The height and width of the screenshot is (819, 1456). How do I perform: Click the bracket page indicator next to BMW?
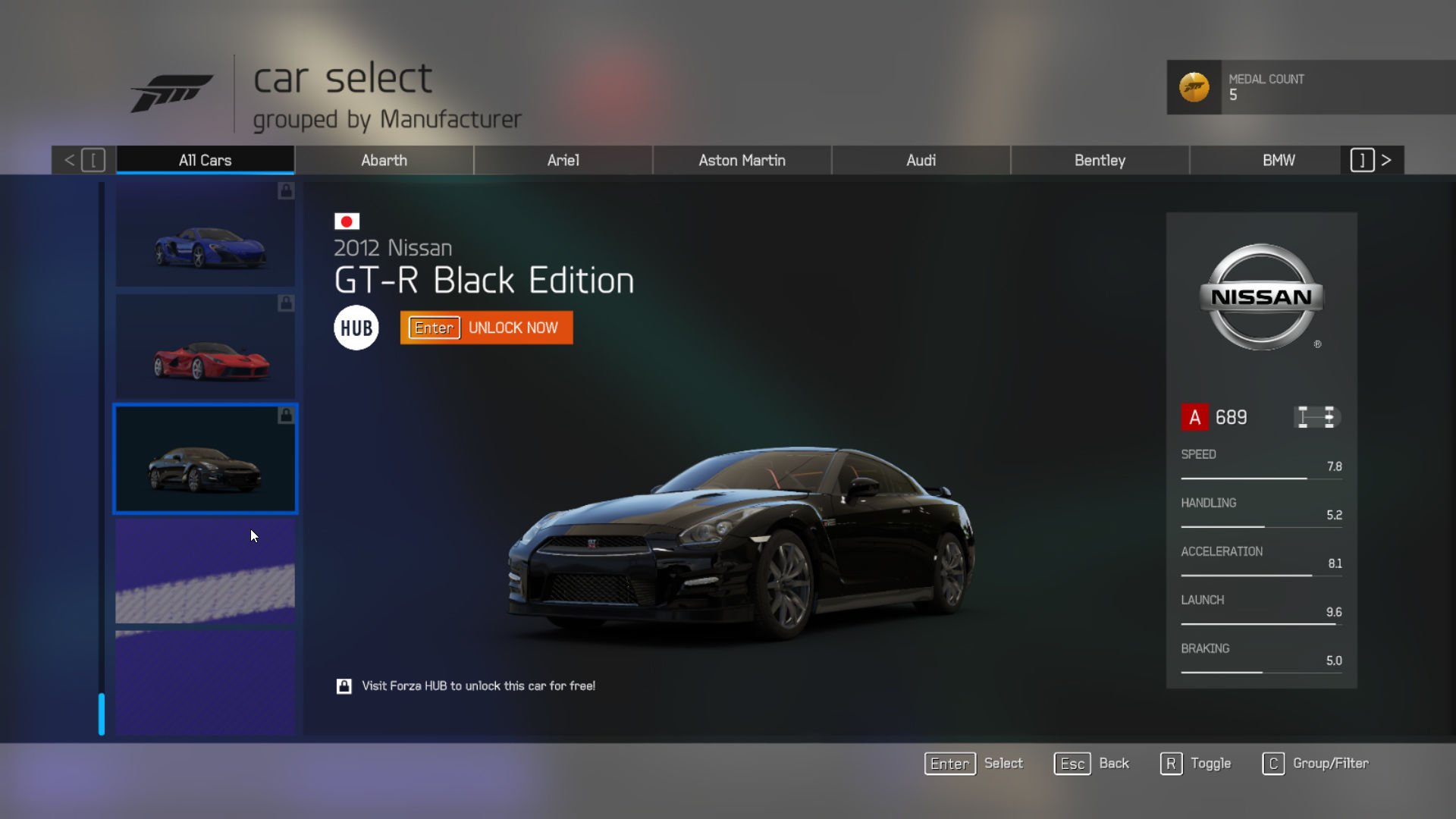(1362, 160)
